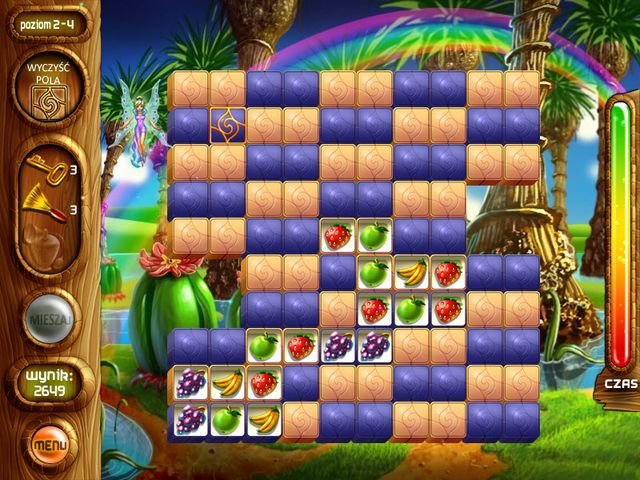The width and height of the screenshot is (640, 480).
Task: Activate the Mieszaj shuffle button
Action: point(48,319)
